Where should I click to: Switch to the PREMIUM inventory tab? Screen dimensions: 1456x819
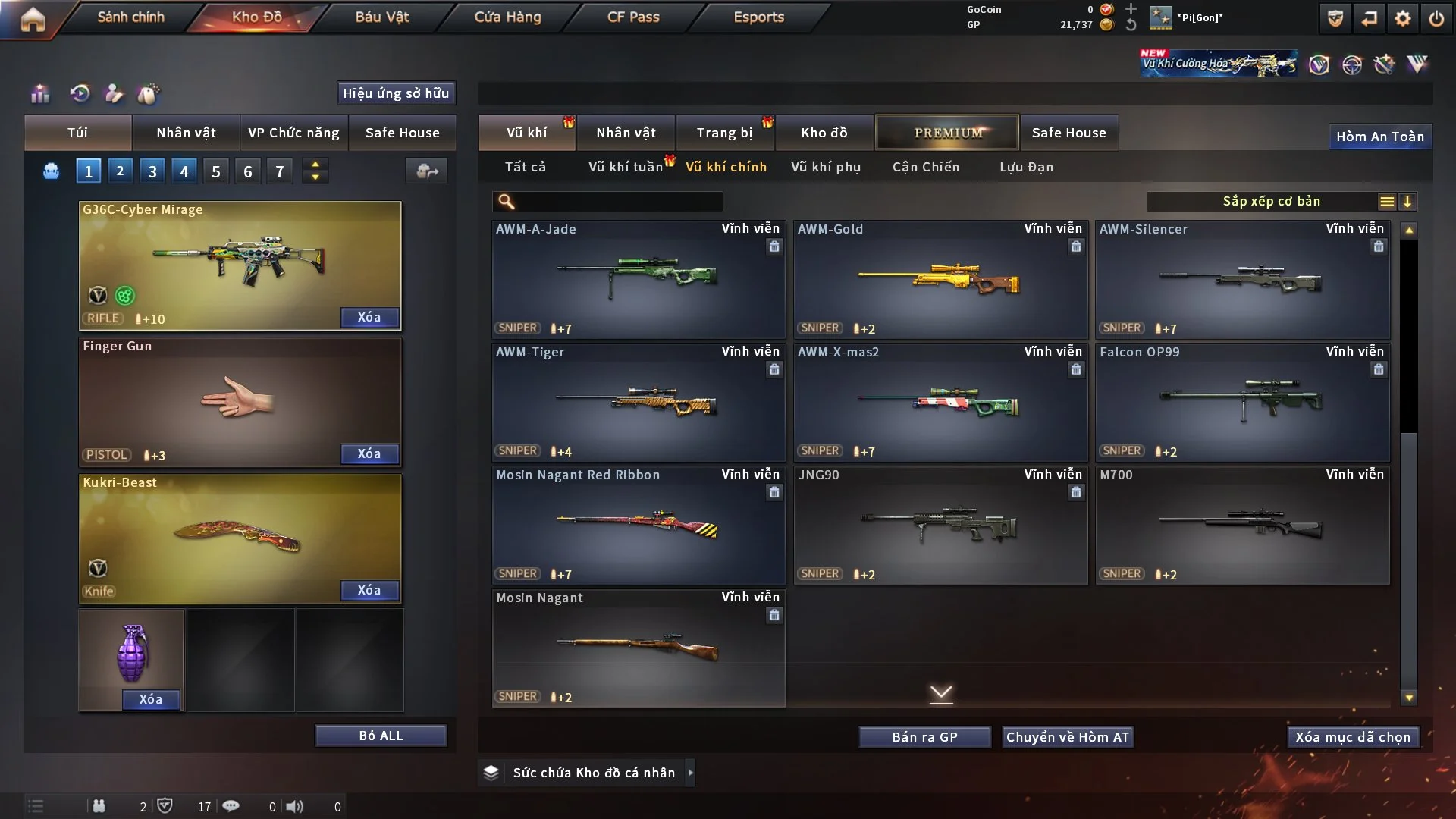[x=947, y=133]
